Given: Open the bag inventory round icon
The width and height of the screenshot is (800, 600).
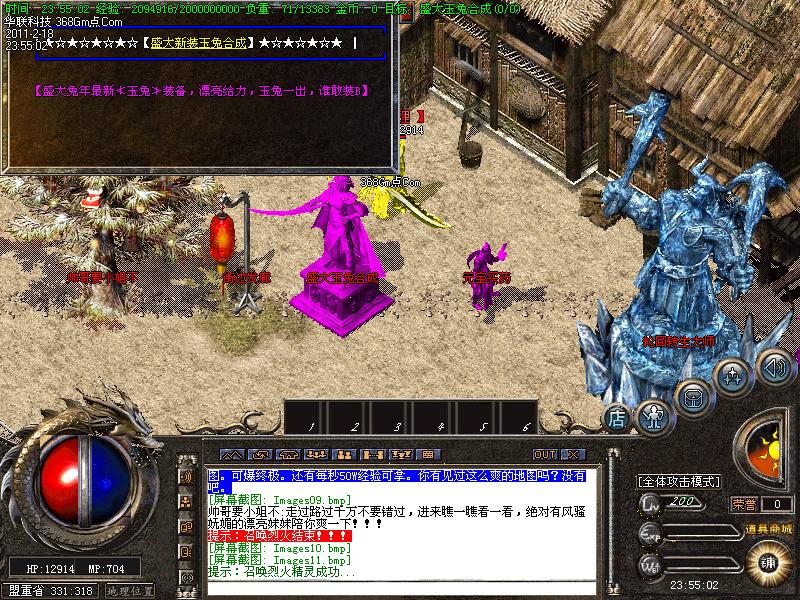Looking at the screenshot, I should pos(693,396).
